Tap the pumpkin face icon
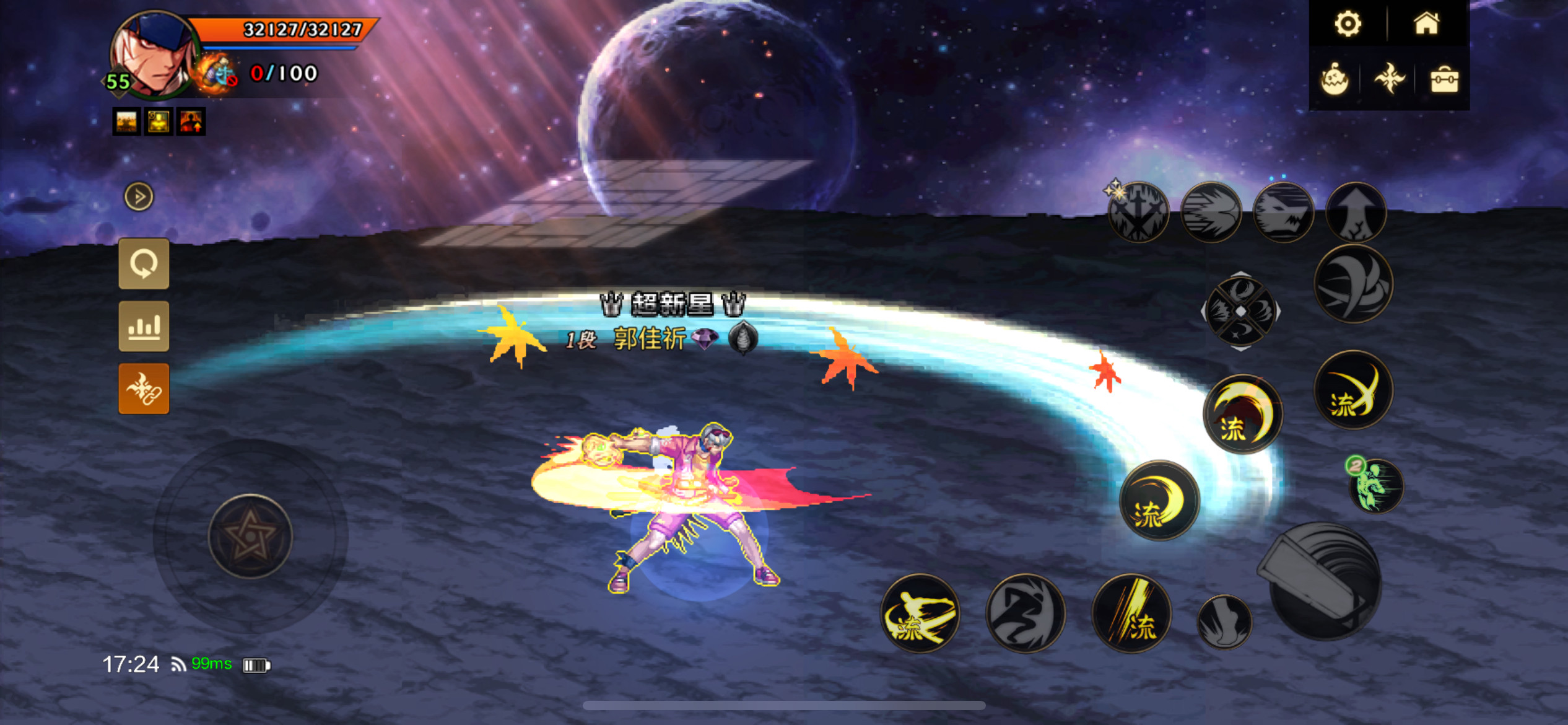Viewport: 1568px width, 725px height. point(1335,80)
